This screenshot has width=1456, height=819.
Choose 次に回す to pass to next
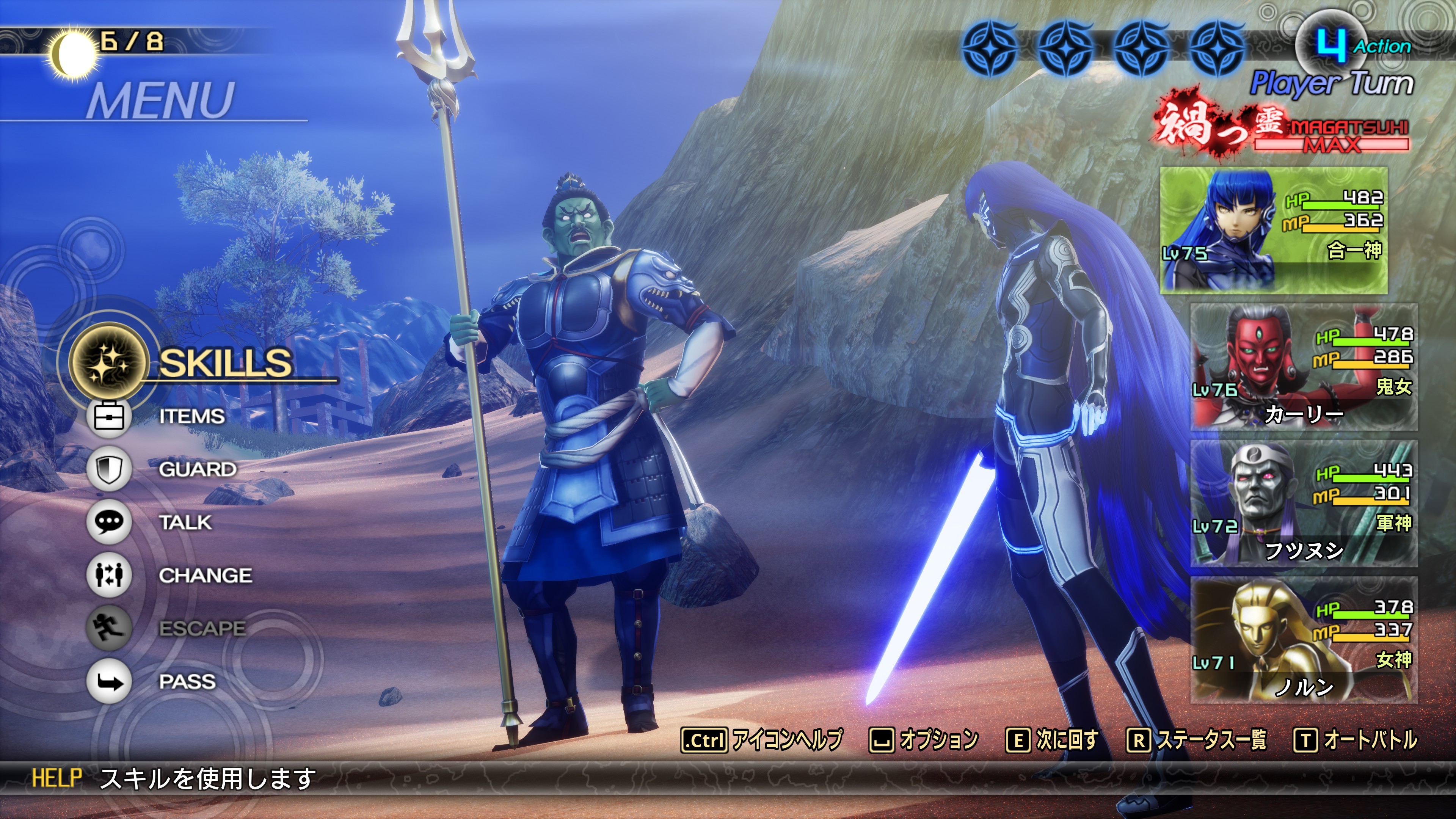1052,740
